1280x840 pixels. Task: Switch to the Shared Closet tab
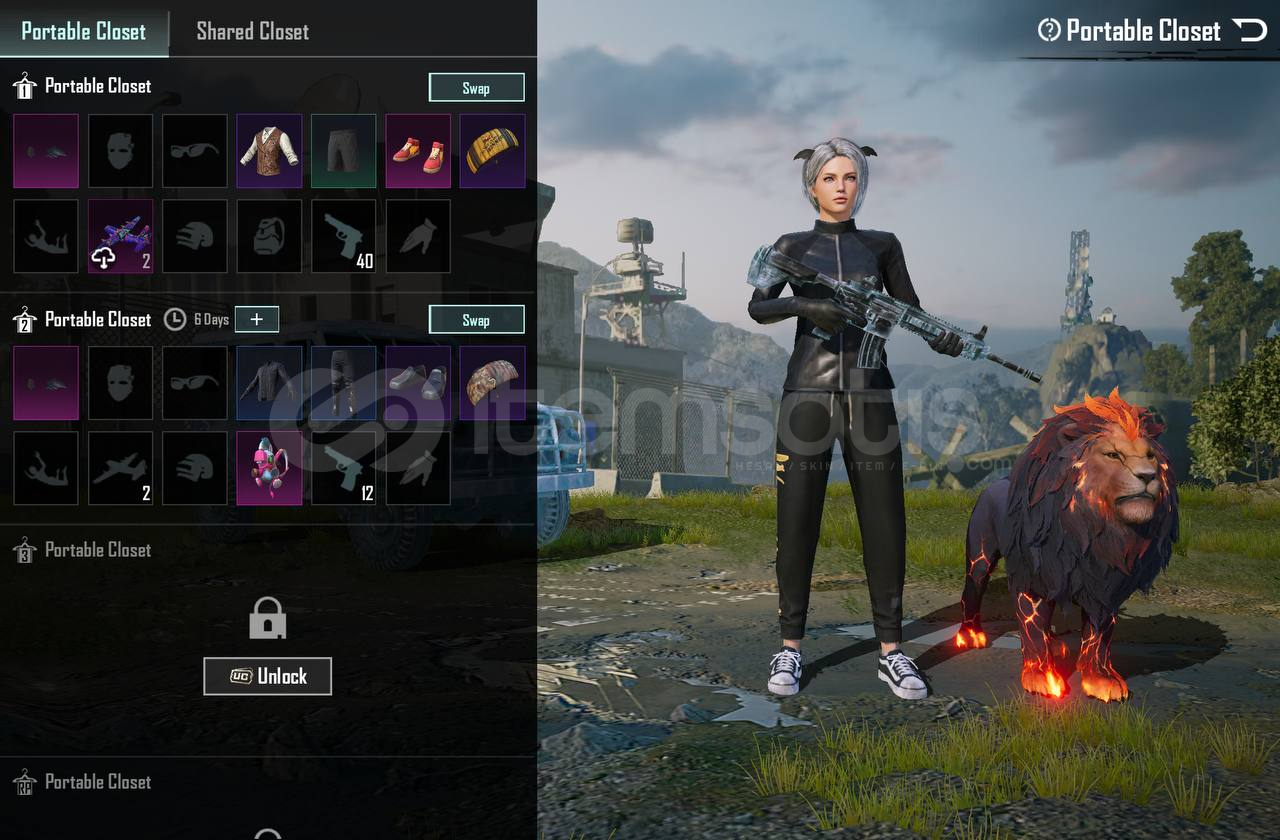tap(252, 31)
